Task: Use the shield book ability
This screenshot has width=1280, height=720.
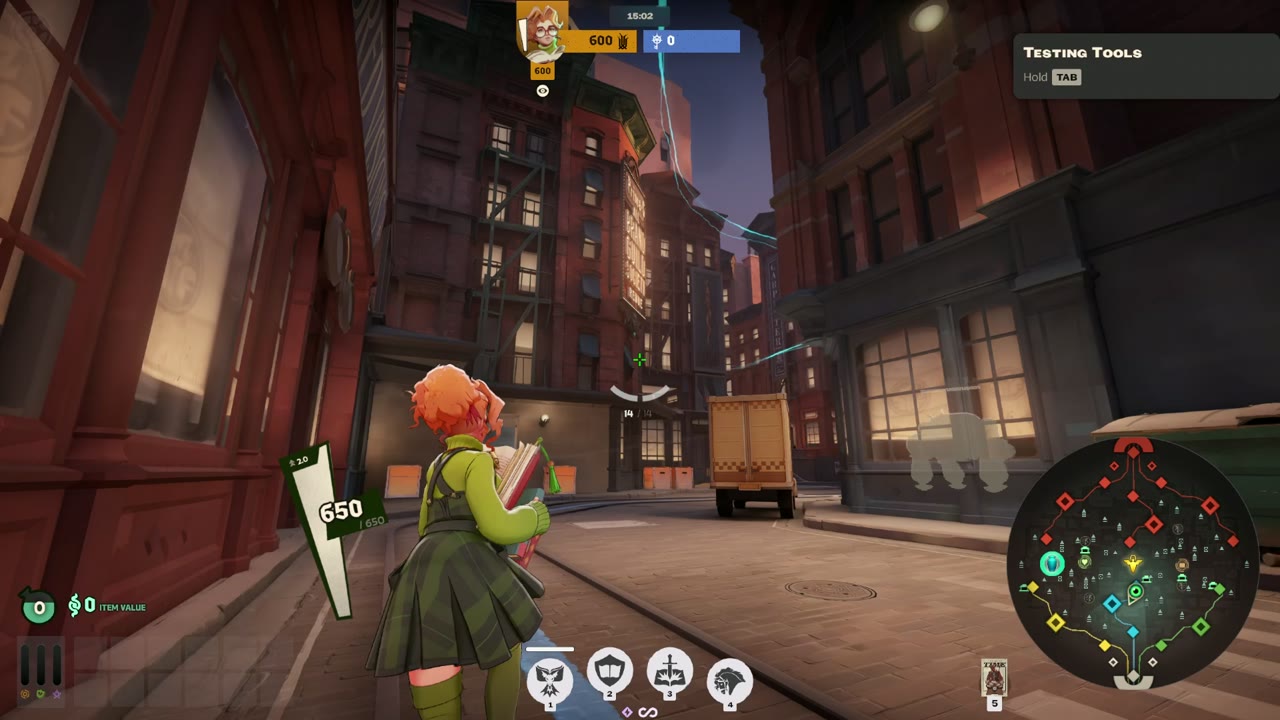Action: point(610,671)
